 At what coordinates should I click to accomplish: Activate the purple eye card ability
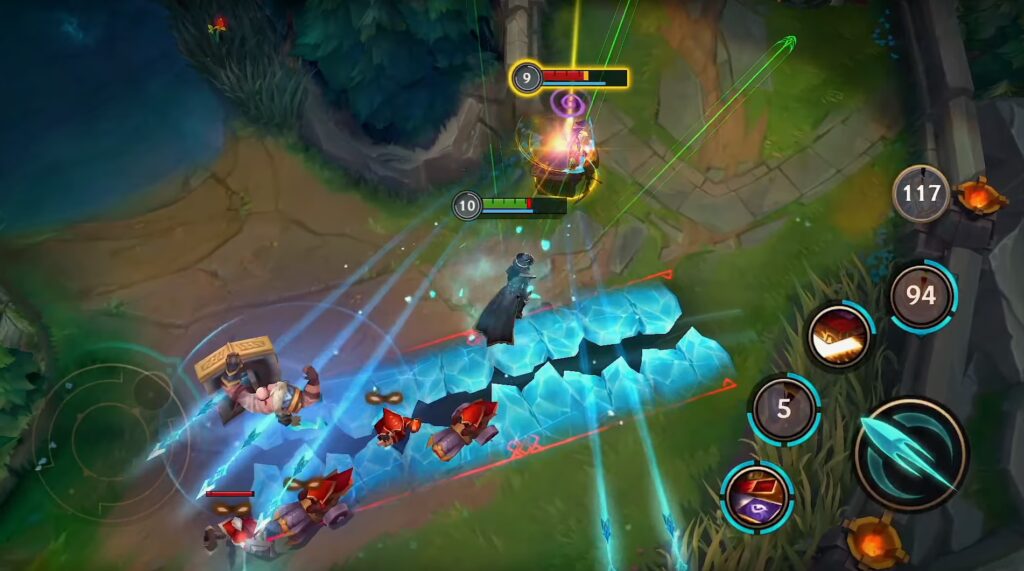[757, 496]
